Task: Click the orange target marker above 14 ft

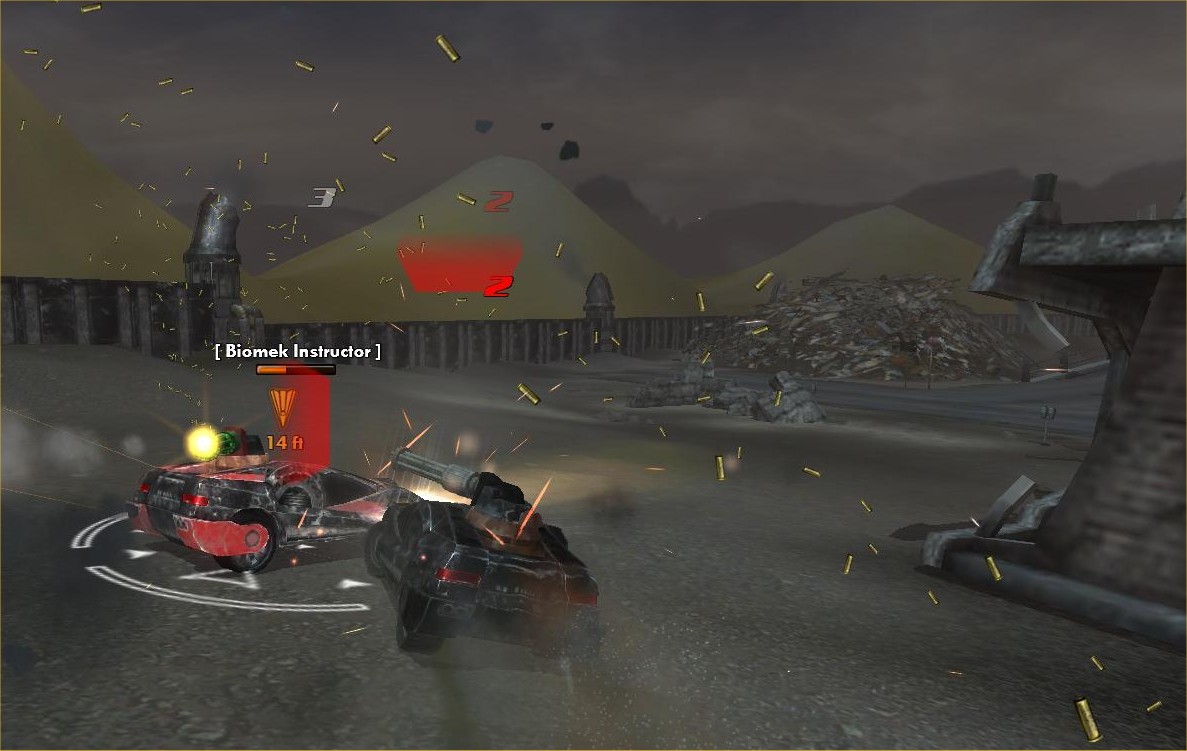Action: click(x=284, y=408)
